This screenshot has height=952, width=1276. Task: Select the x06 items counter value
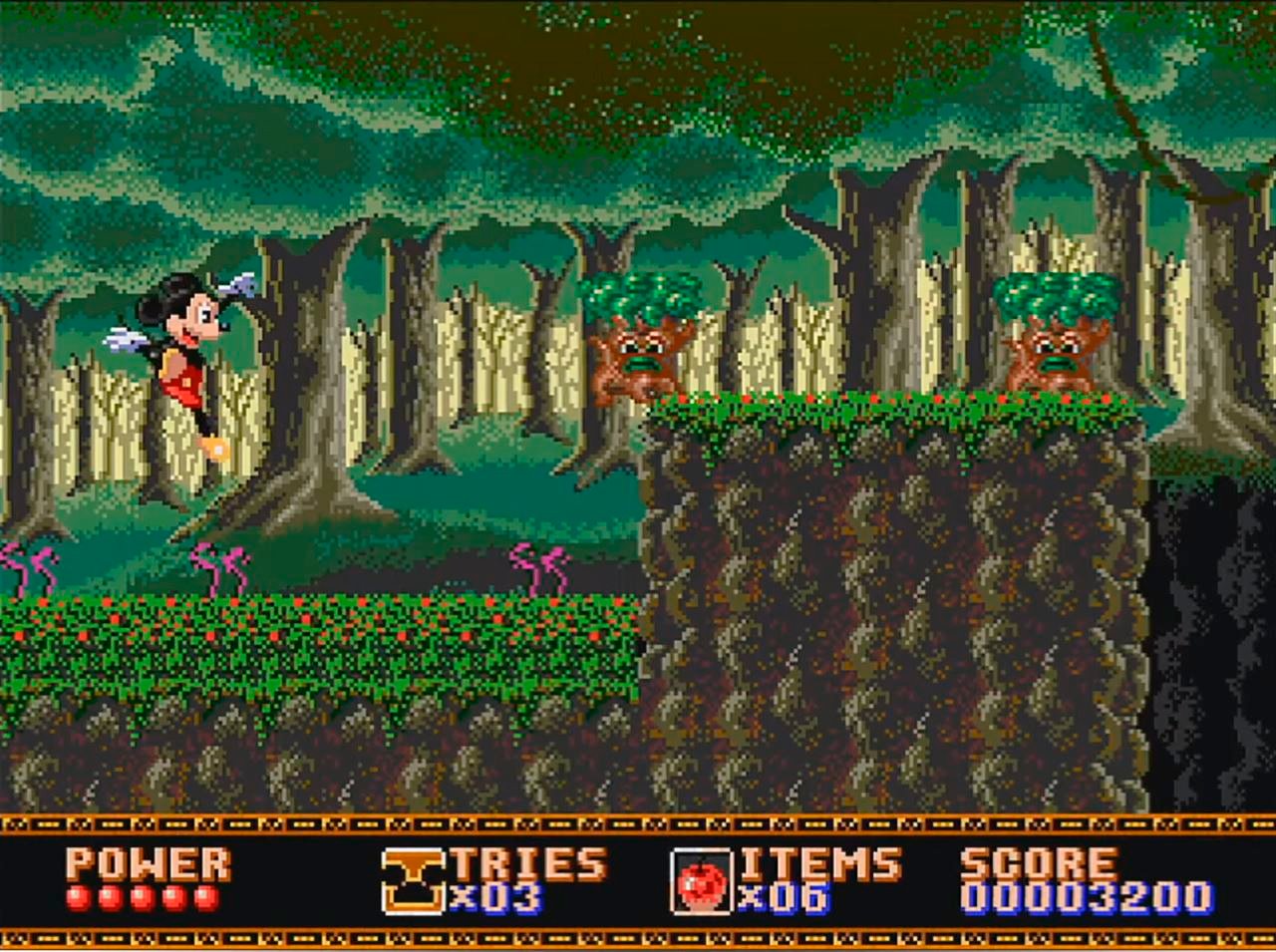click(x=783, y=897)
